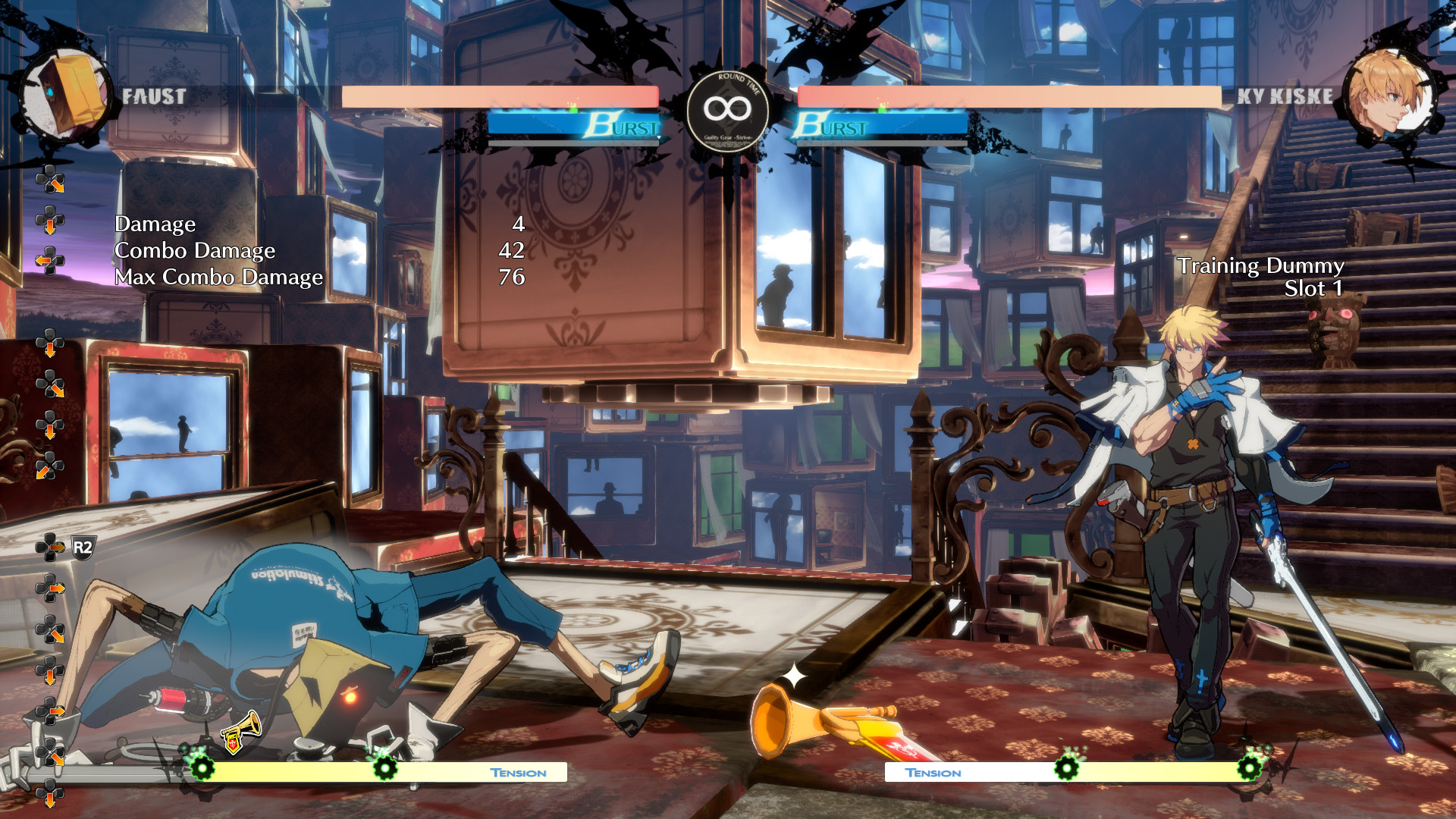Click the FAUST name label
Viewport: 1456px width, 819px height.
tap(152, 96)
